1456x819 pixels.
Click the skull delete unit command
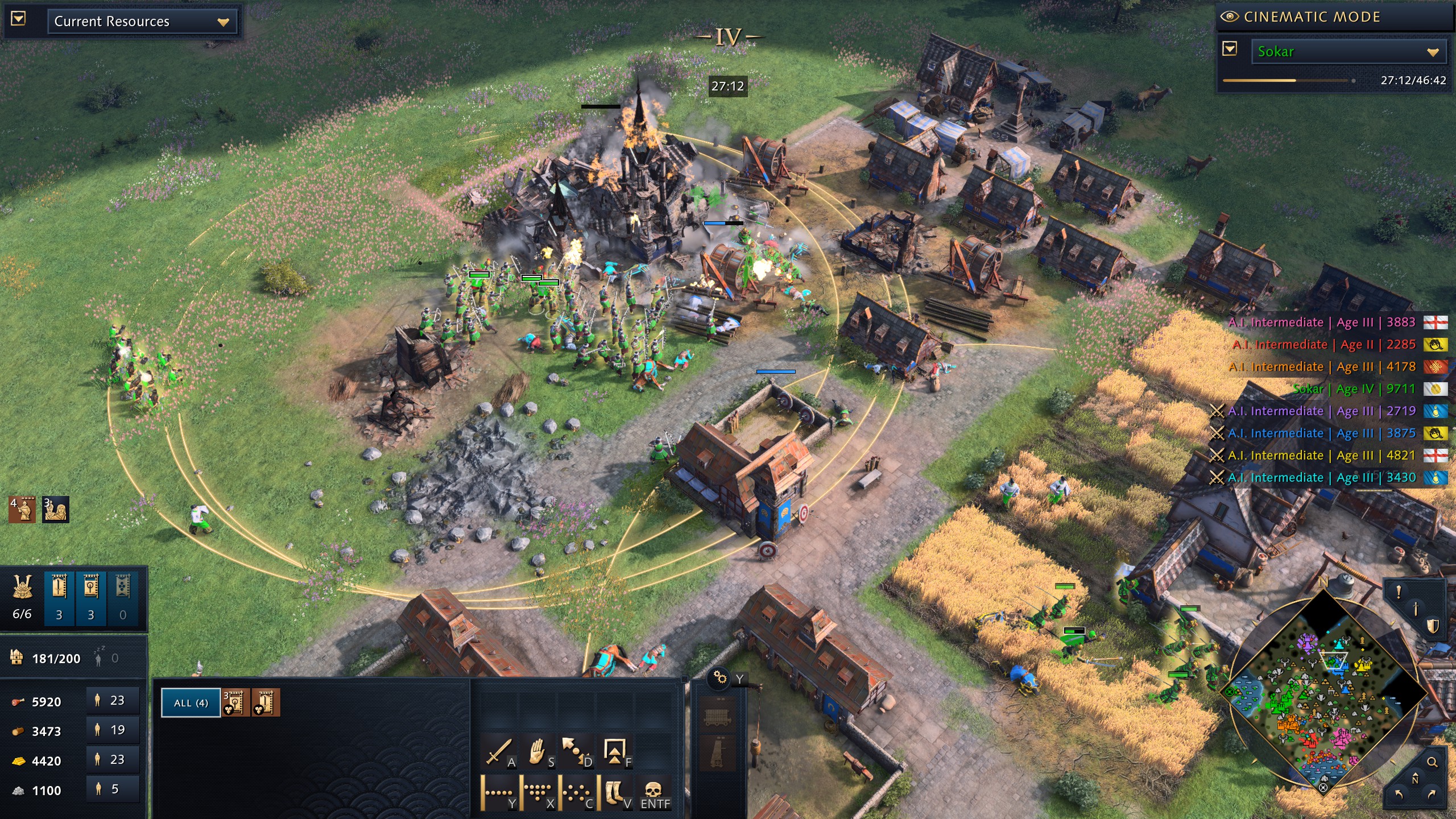pyautogui.click(x=654, y=792)
